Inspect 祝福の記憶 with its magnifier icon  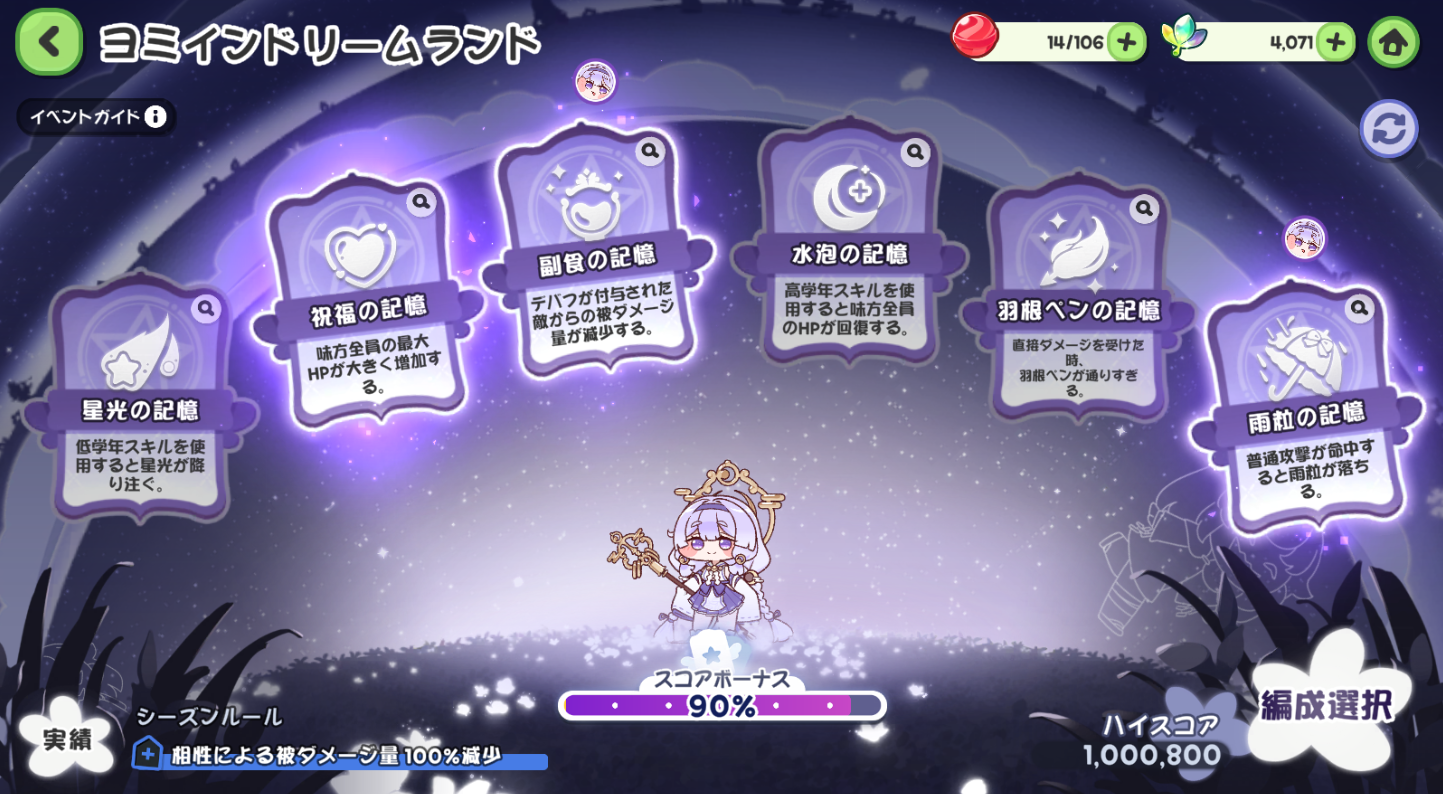pos(421,202)
